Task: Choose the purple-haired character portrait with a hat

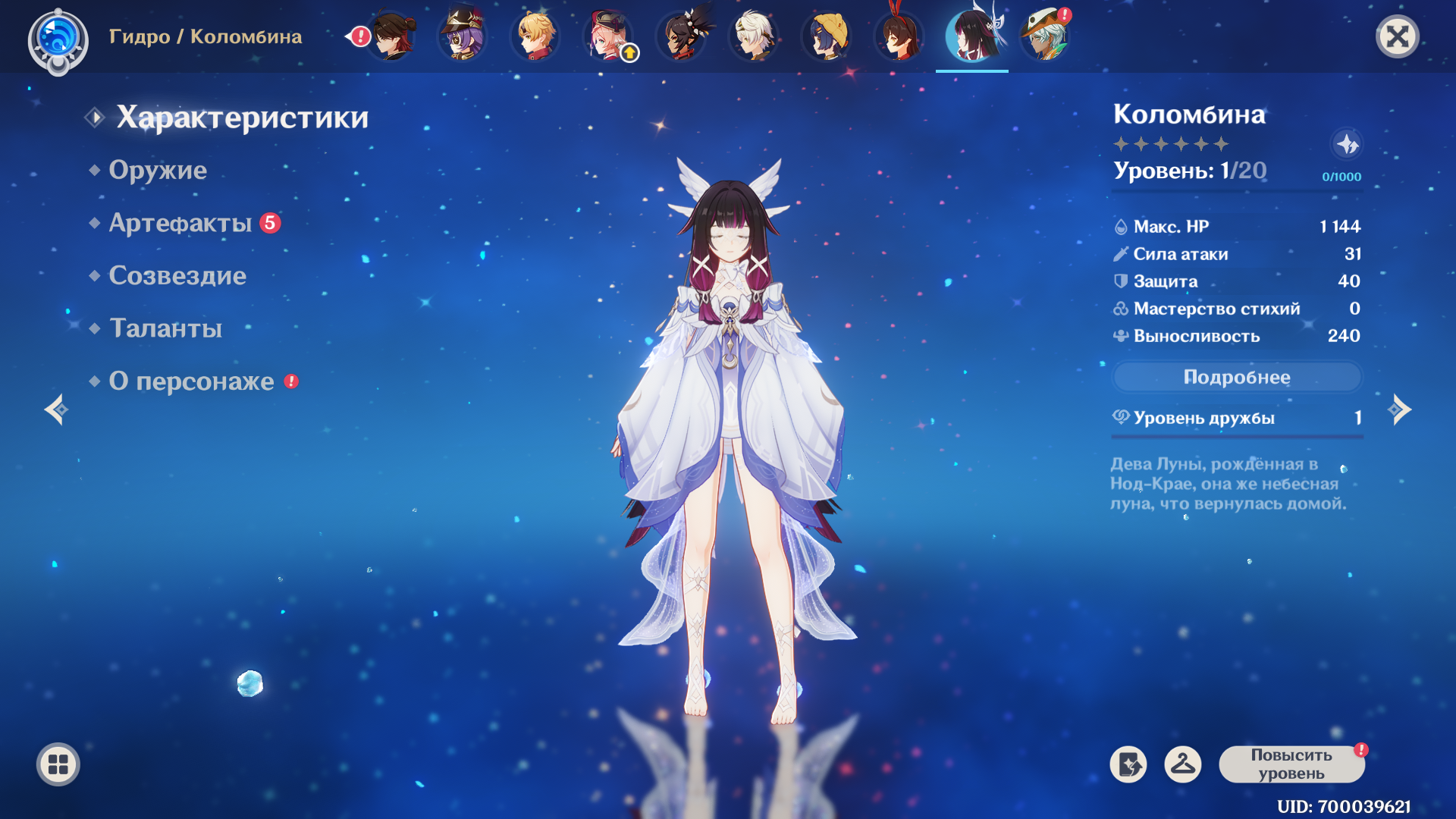Action: point(462,35)
